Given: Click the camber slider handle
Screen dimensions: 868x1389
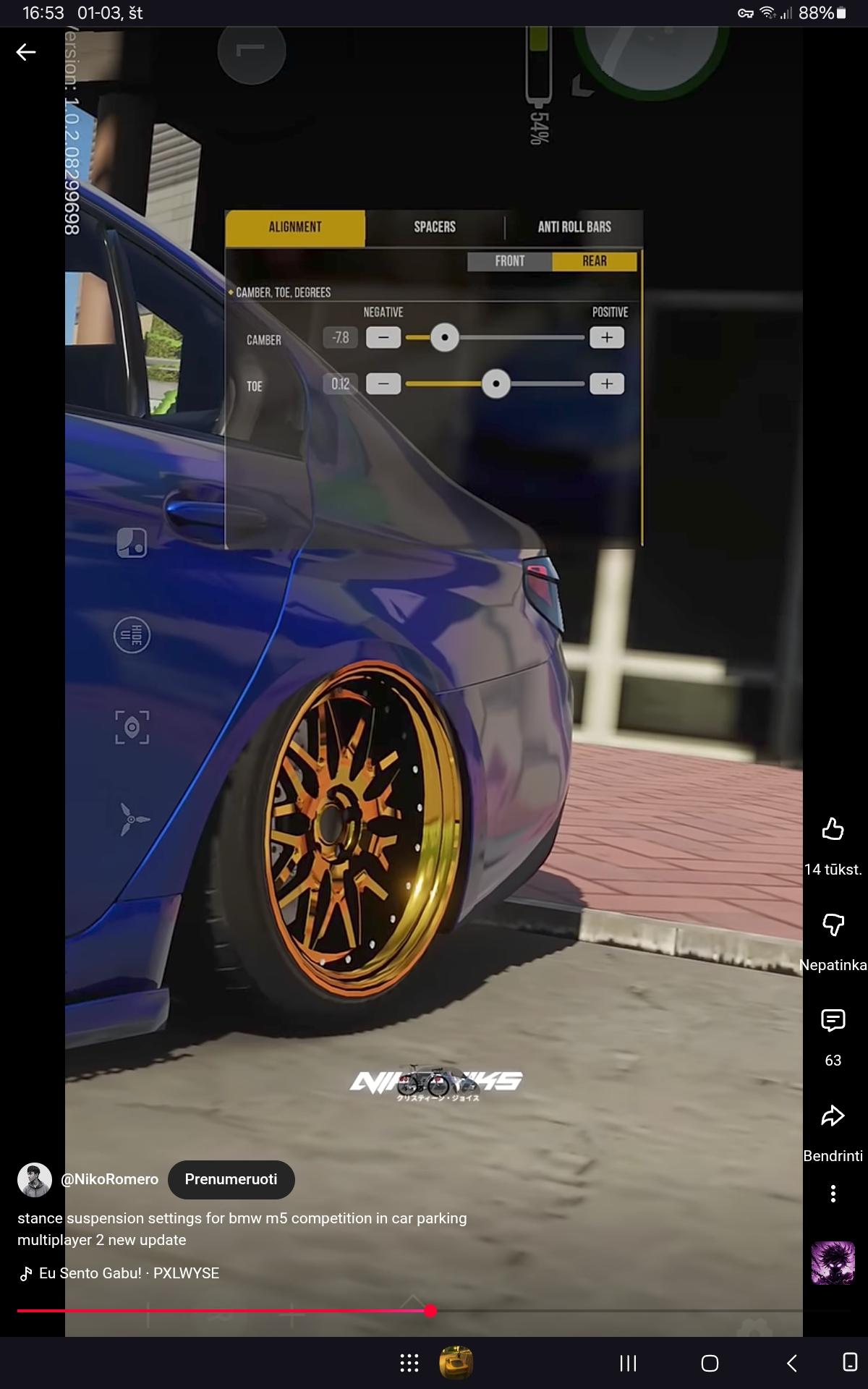Looking at the screenshot, I should tap(445, 338).
